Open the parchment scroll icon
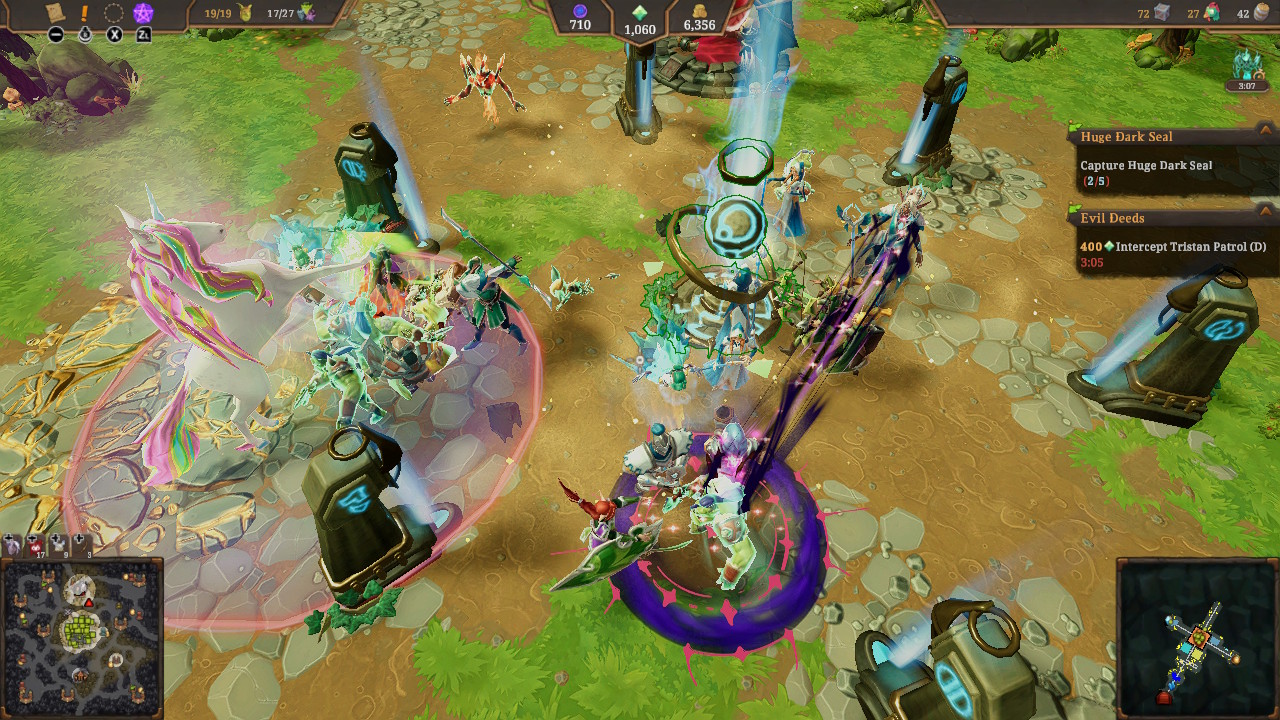This screenshot has width=1280, height=720. tap(56, 13)
